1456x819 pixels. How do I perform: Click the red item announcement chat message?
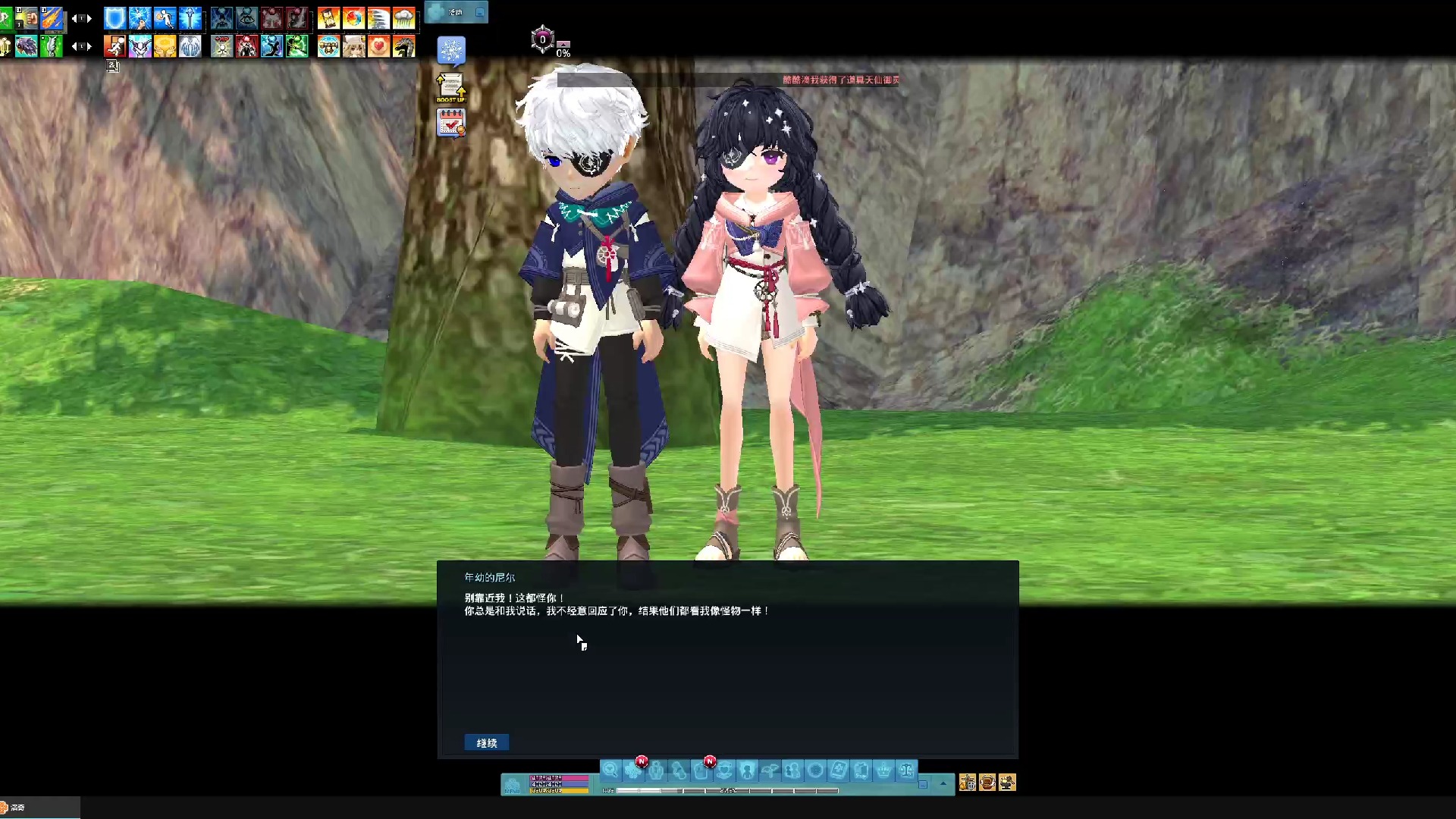click(x=838, y=80)
